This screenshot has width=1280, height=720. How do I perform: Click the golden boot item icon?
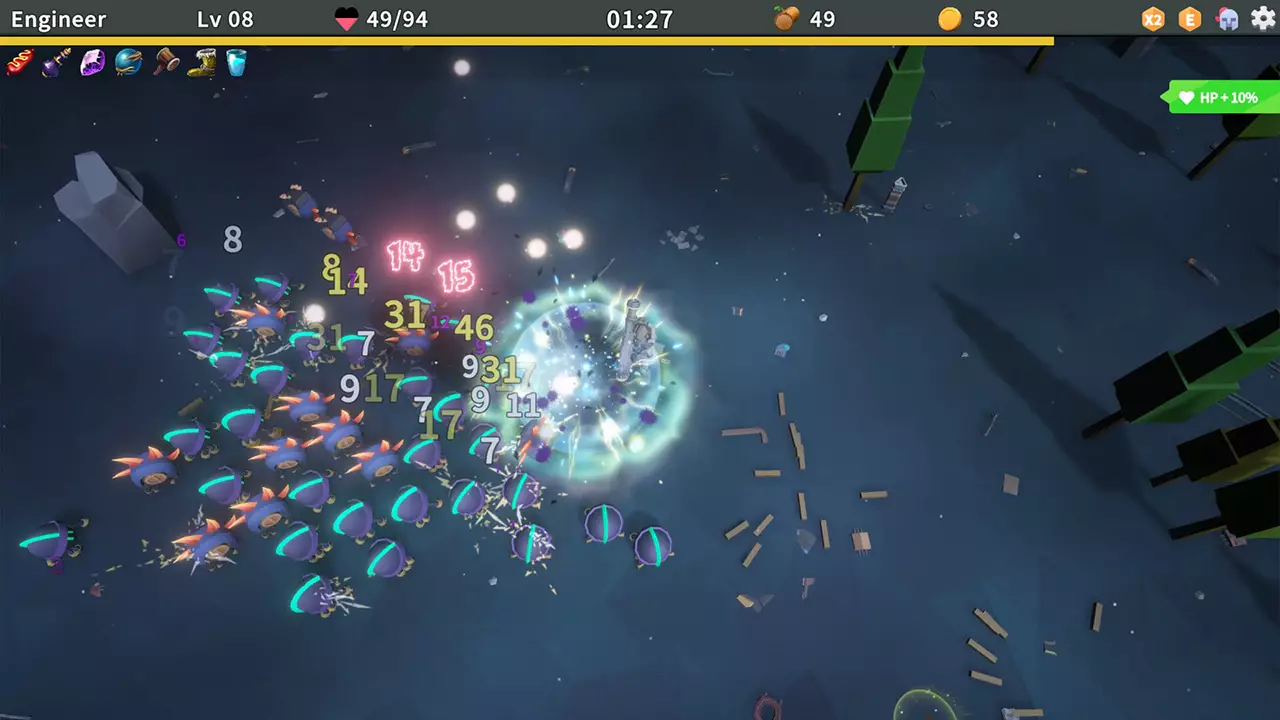pos(201,63)
